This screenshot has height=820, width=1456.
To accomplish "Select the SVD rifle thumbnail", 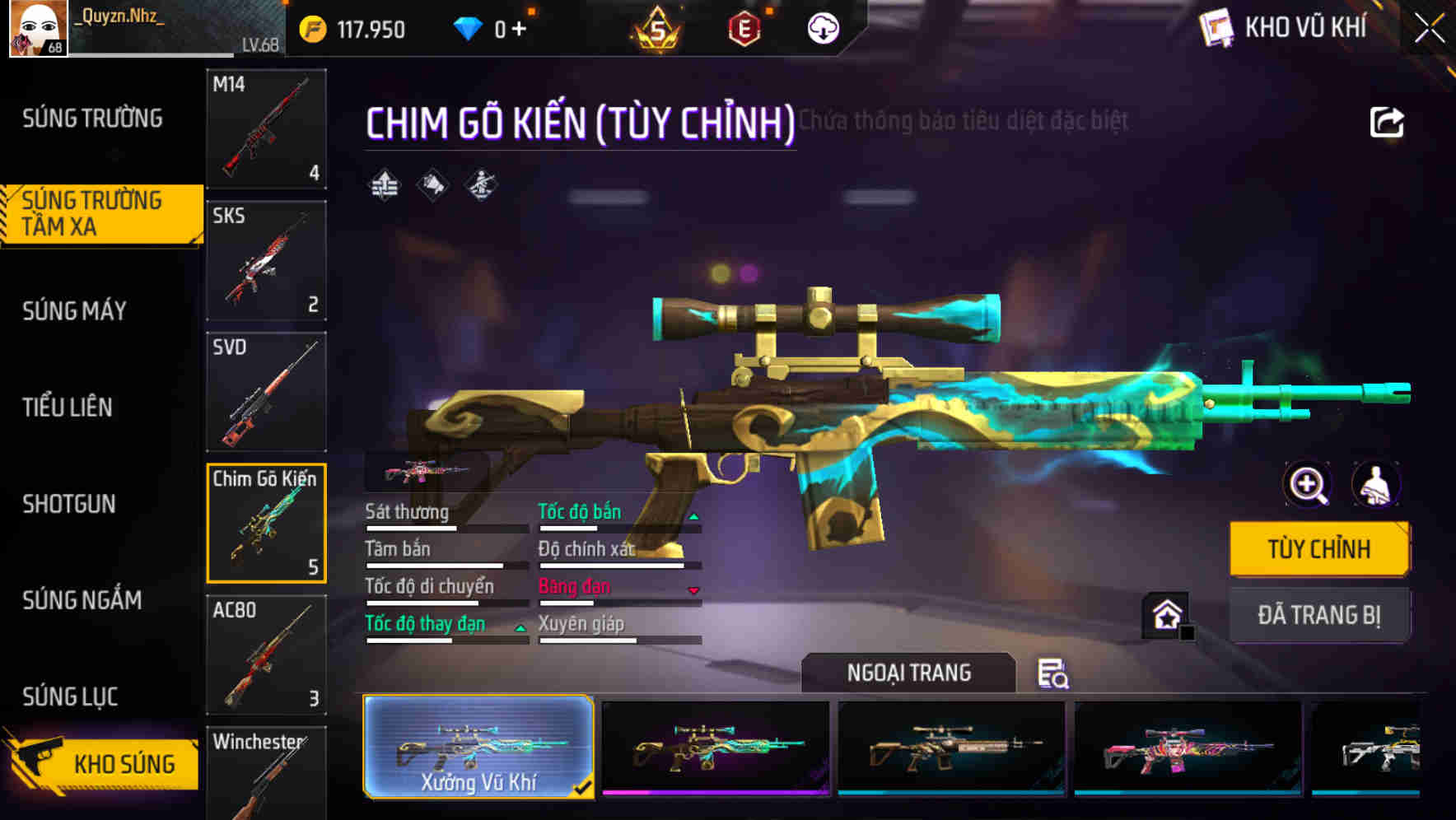I will 265,391.
